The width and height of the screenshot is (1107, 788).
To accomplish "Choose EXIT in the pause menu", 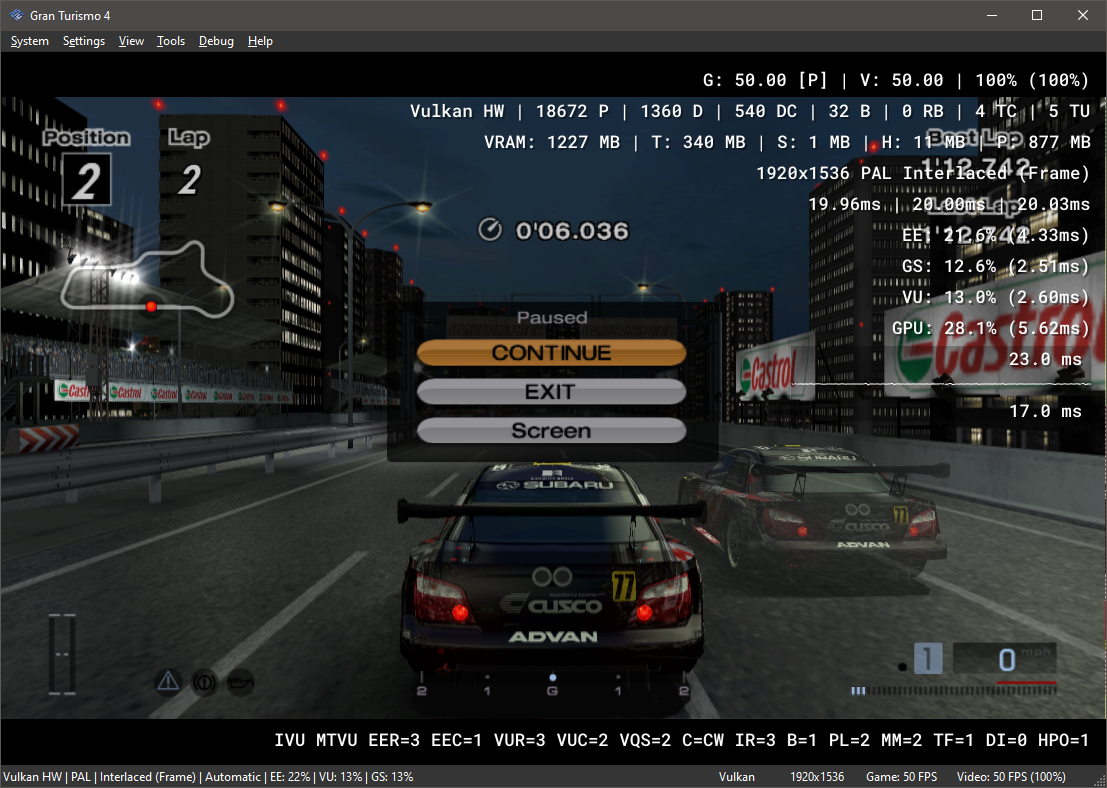I will 551,392.
